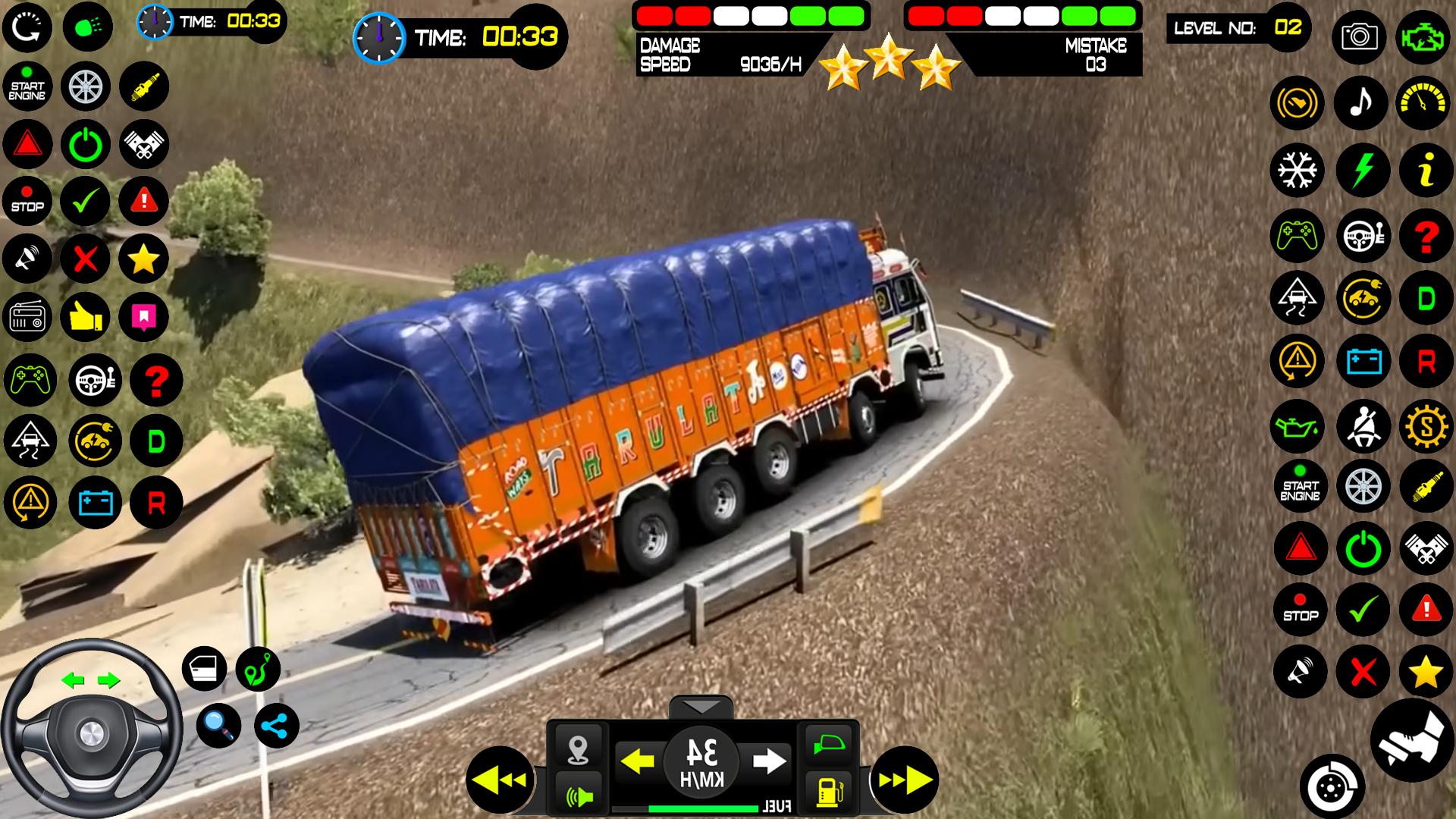Select the blue share button
Image resolution: width=1456 pixels, height=819 pixels.
[x=275, y=726]
